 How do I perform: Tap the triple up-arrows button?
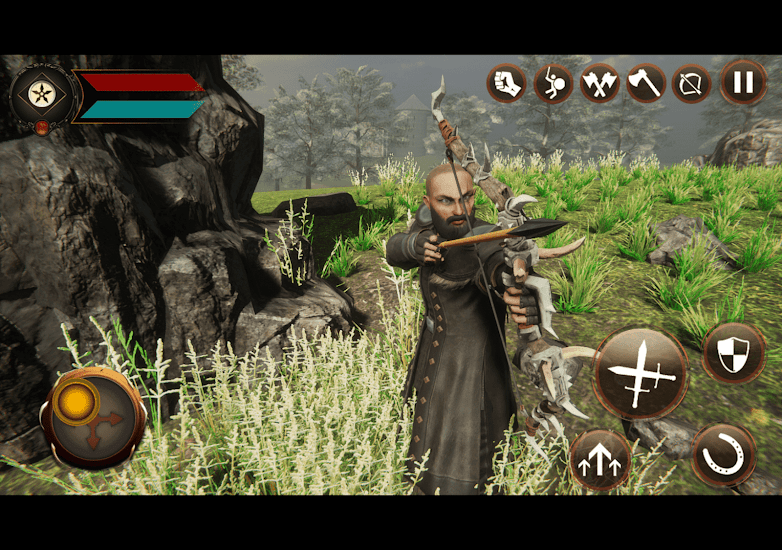click(600, 461)
